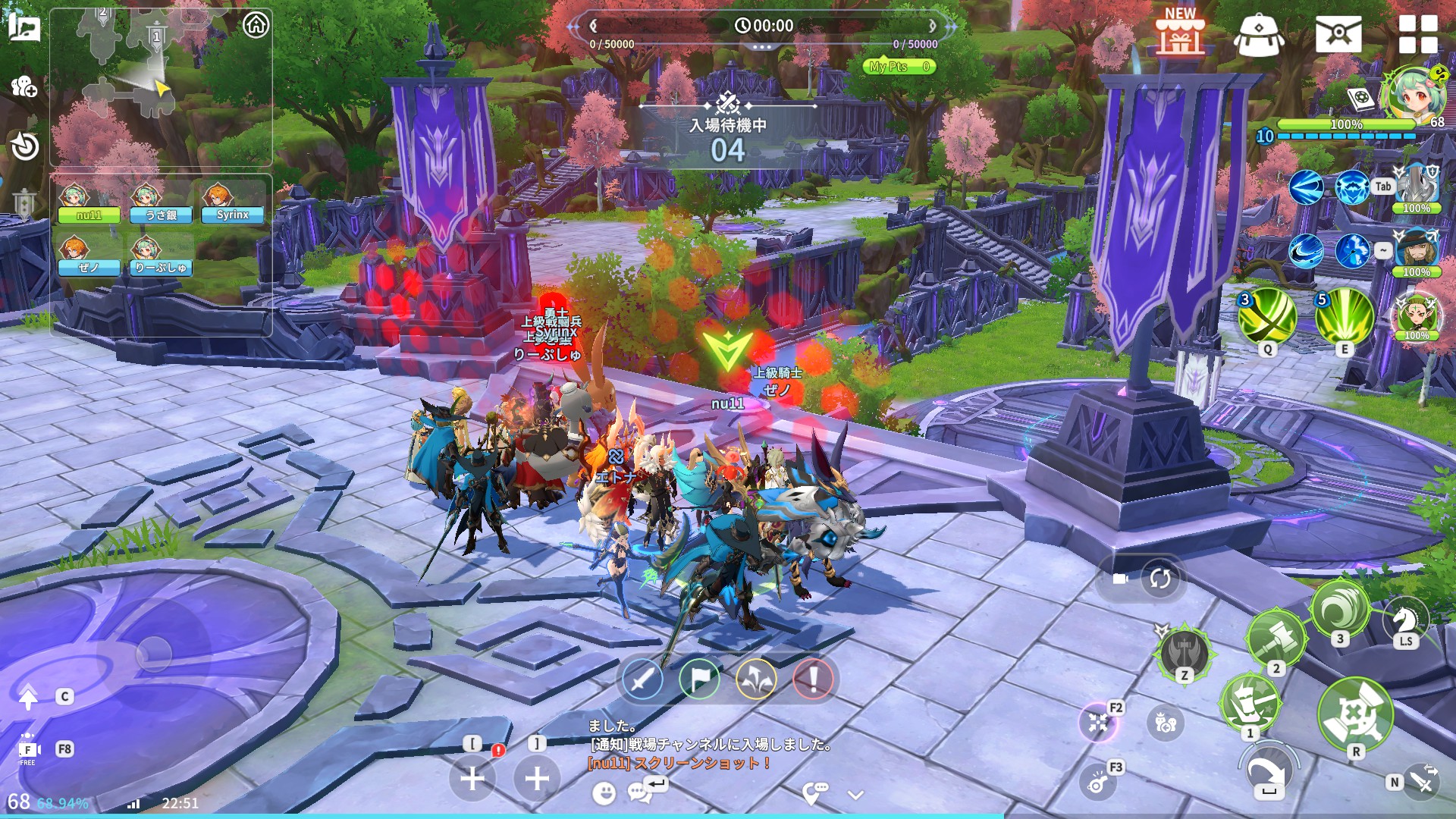Activate the E green burst skill
The height and width of the screenshot is (819, 1456).
[x=1345, y=316]
